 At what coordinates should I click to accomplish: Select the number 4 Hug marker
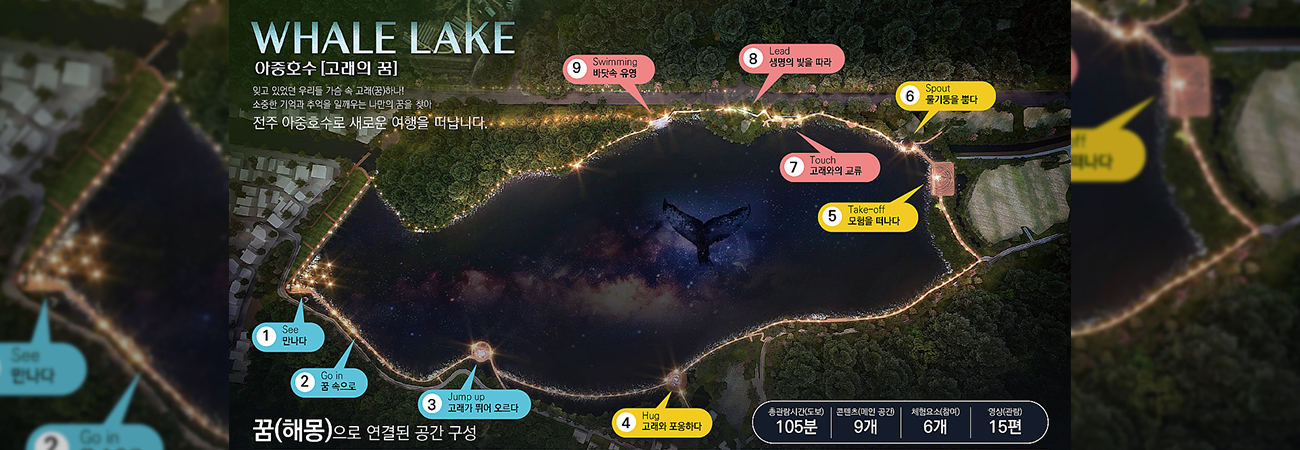(x=660, y=422)
